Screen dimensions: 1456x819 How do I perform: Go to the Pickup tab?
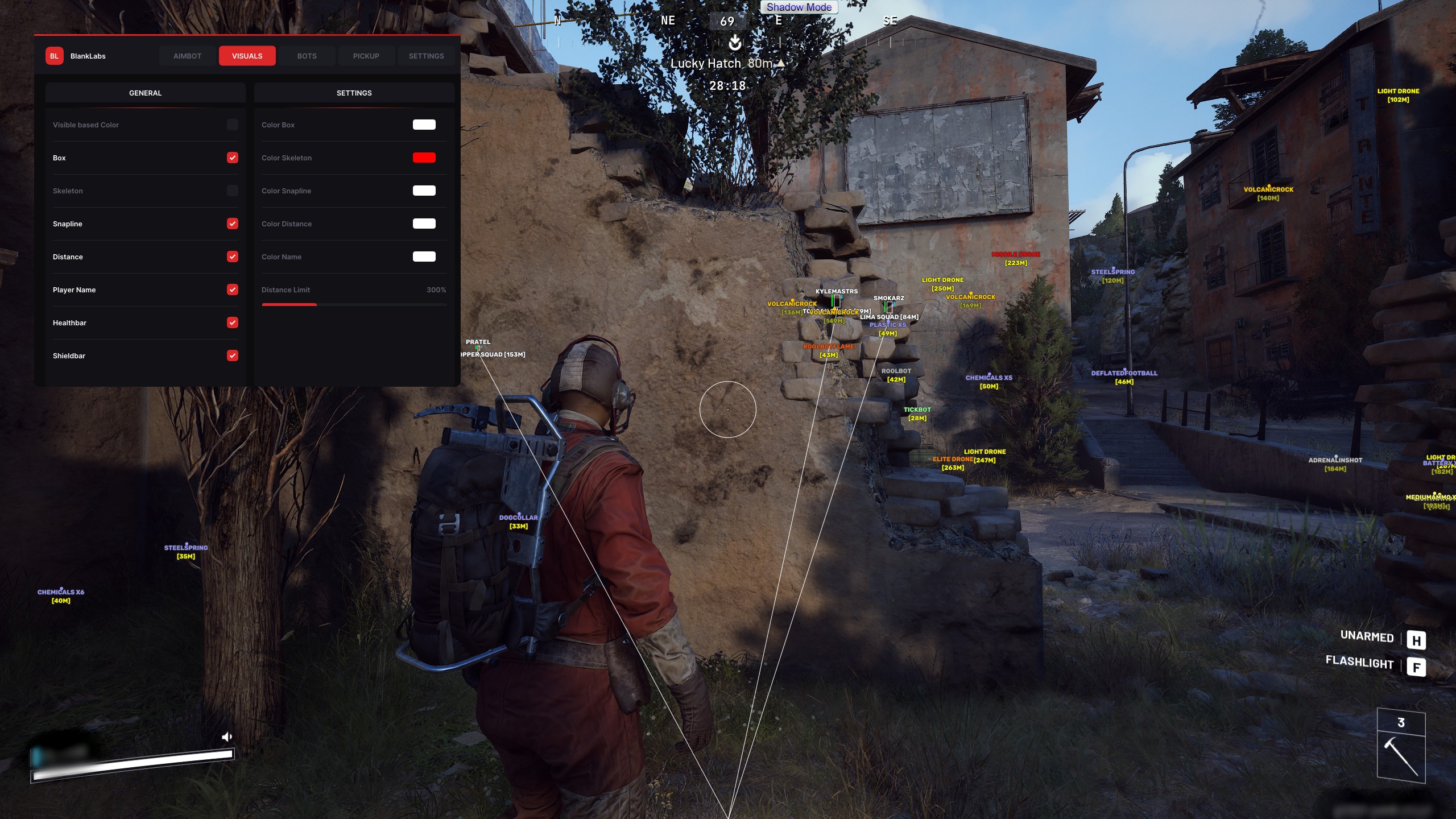coord(366,56)
